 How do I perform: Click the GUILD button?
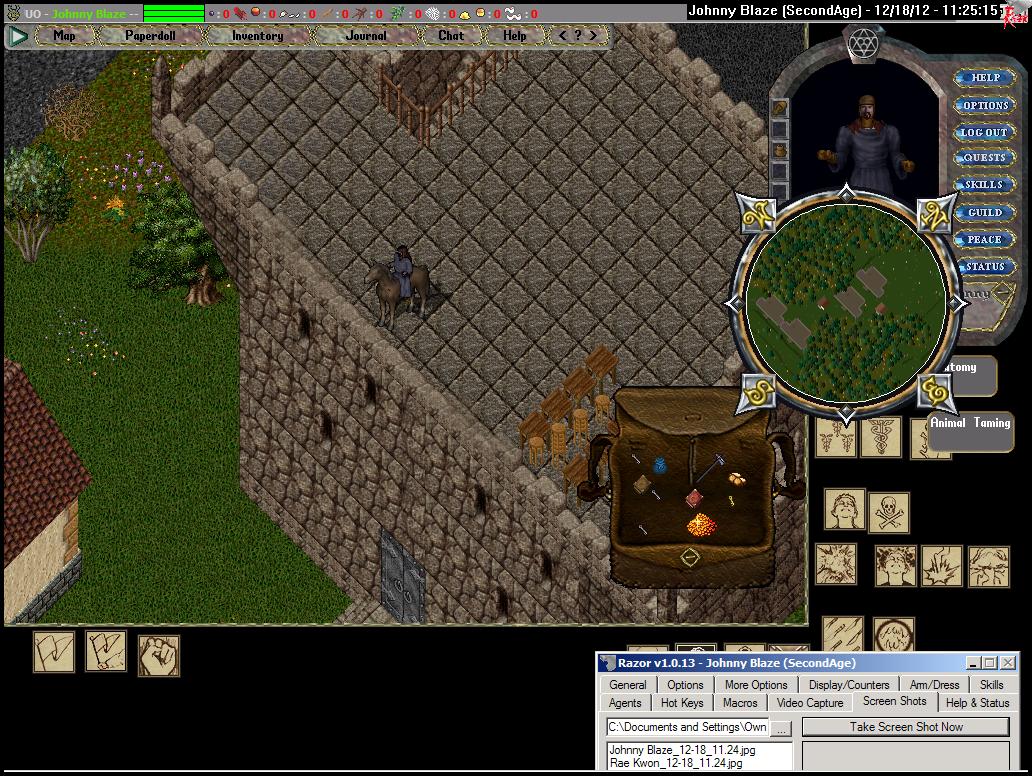tap(985, 212)
